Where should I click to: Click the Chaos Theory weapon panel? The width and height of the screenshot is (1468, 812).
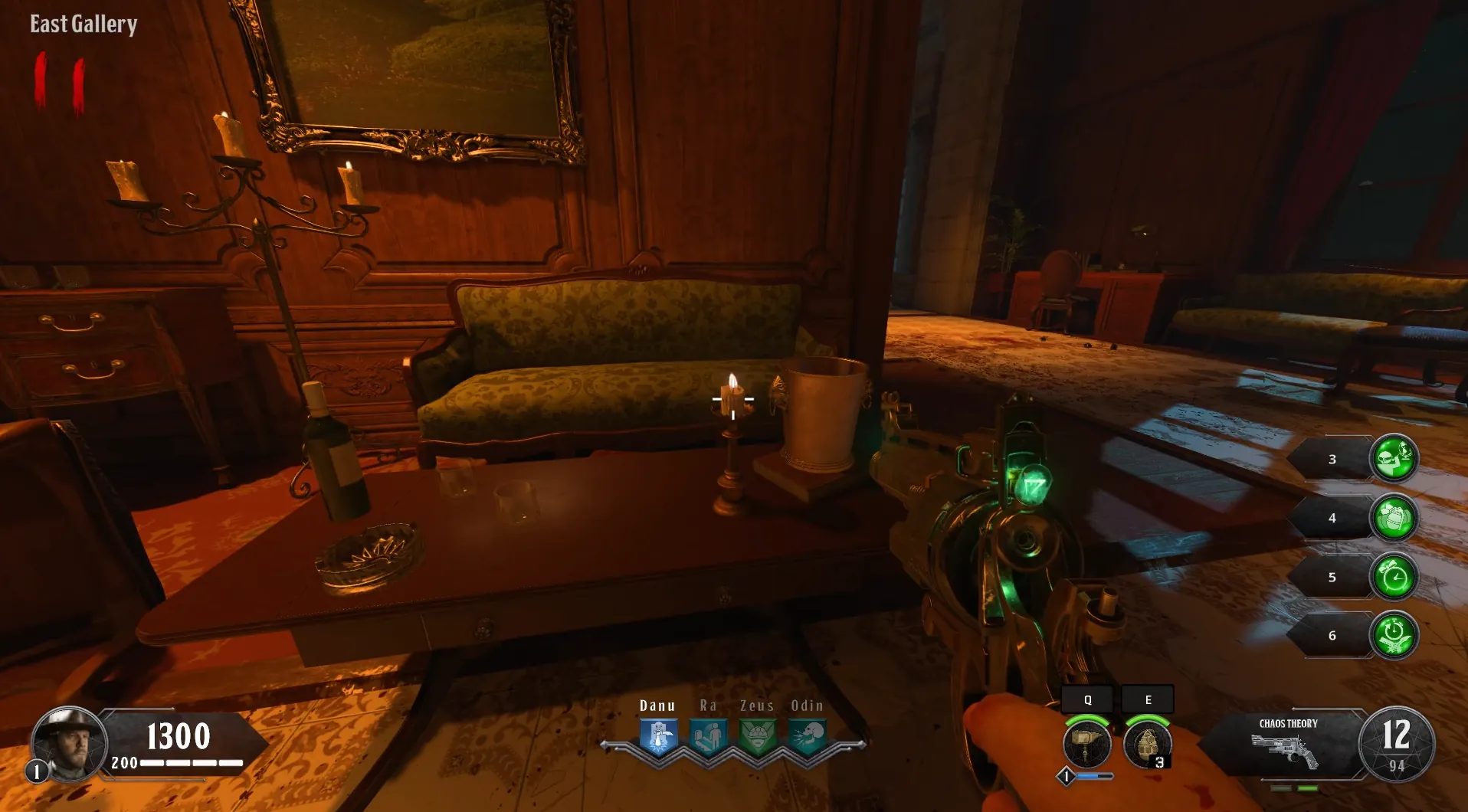pos(1287,745)
